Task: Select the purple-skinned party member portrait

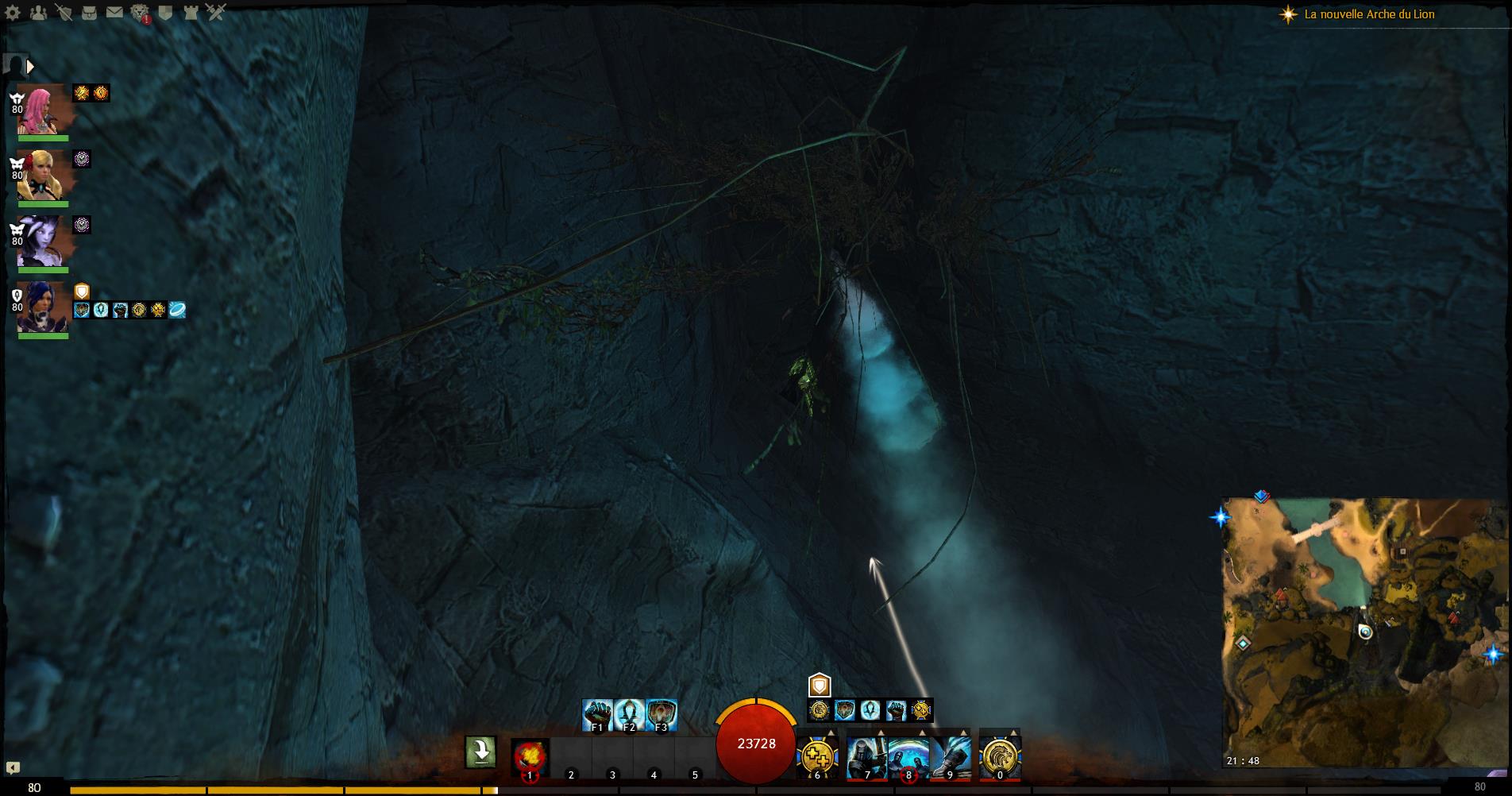Action: 41,241
